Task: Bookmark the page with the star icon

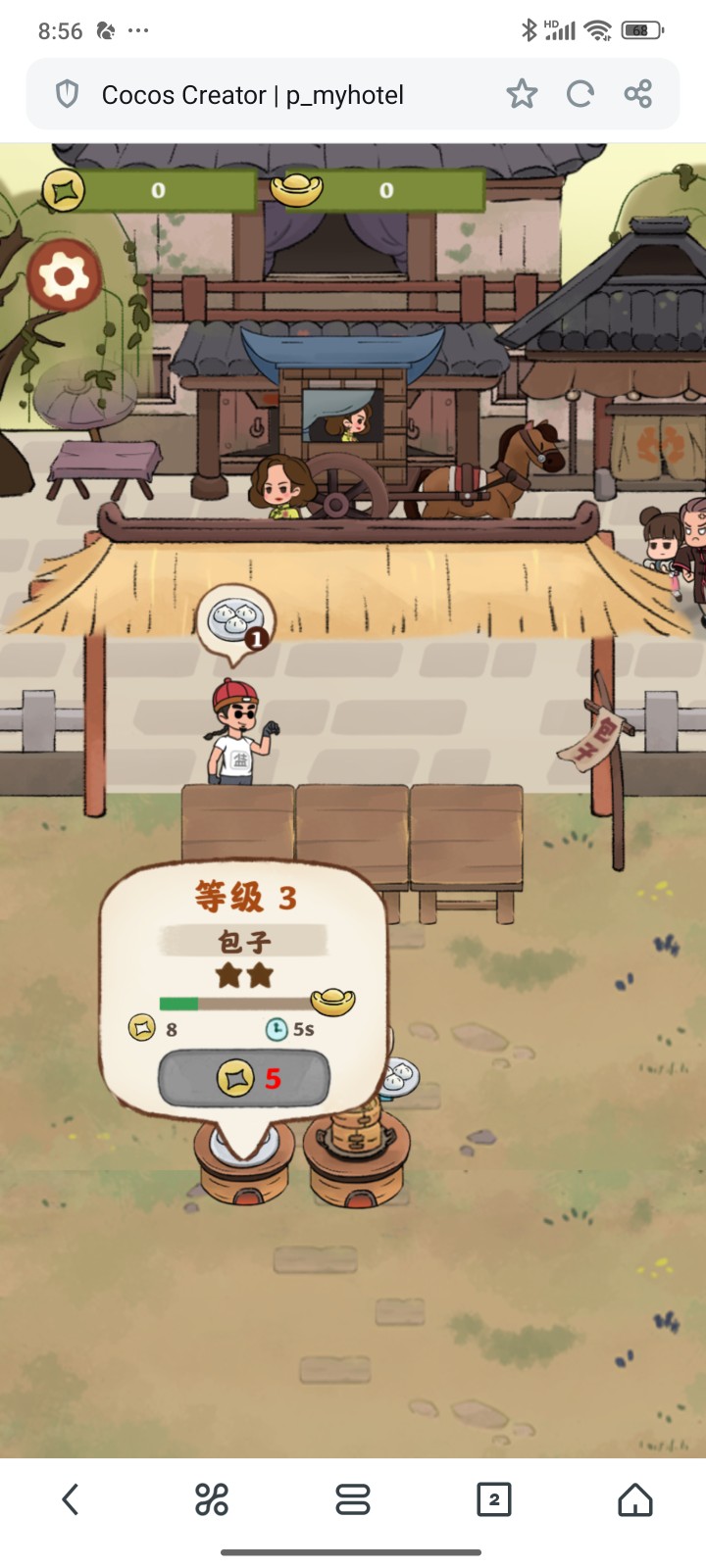Action: (522, 94)
